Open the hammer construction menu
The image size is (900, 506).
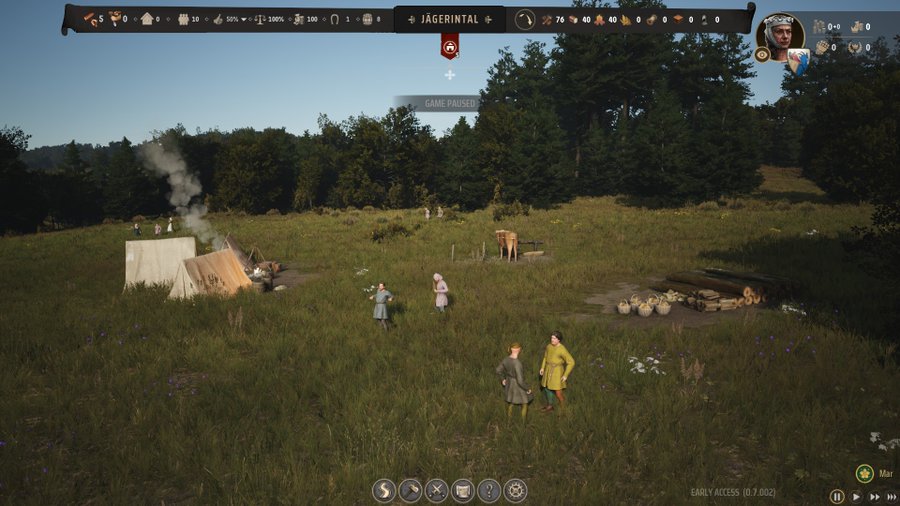click(x=410, y=491)
